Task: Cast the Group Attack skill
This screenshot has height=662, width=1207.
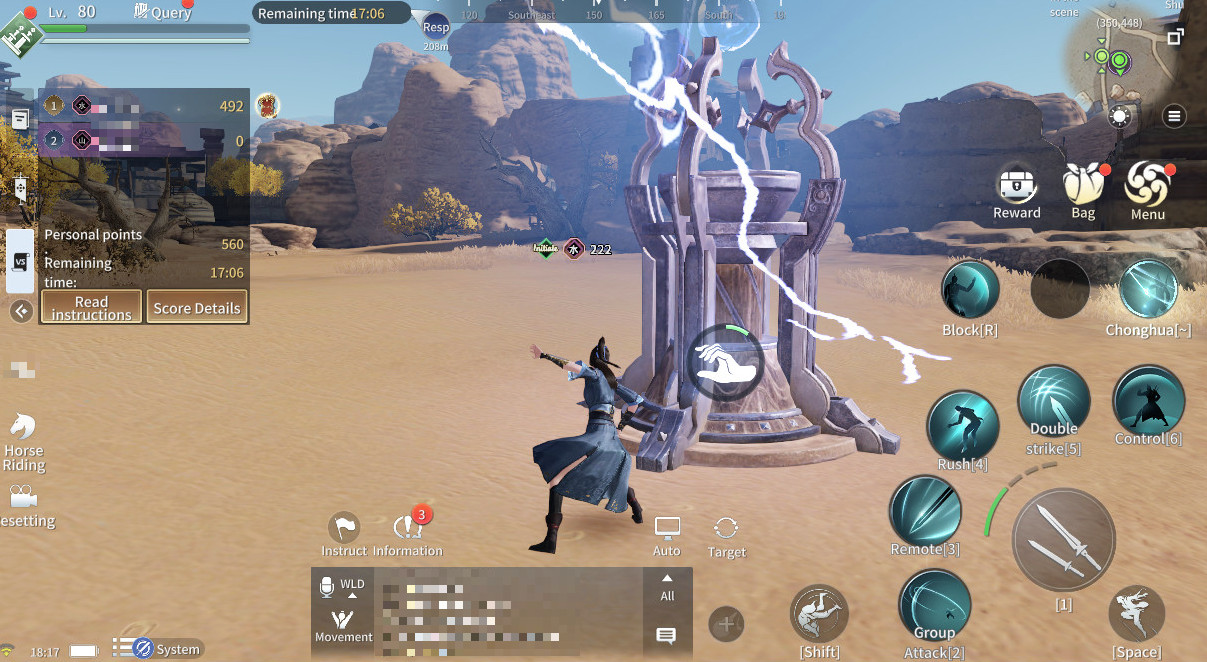Action: tap(934, 604)
